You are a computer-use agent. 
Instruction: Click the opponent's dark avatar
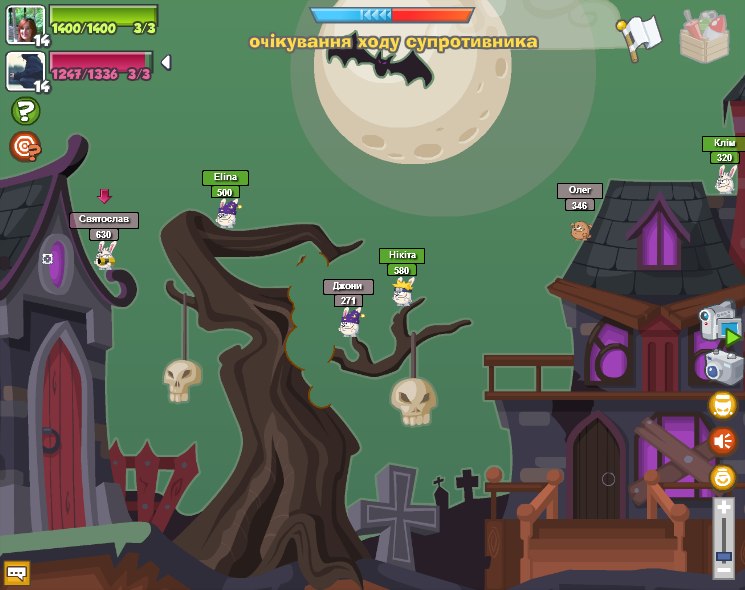pyautogui.click(x=25, y=71)
